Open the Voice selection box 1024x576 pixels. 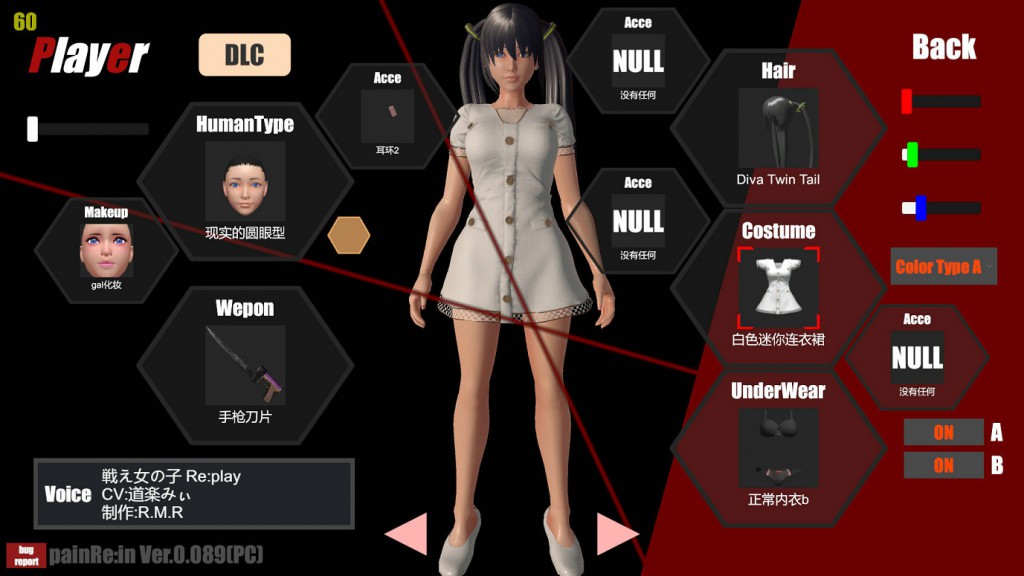[194, 493]
